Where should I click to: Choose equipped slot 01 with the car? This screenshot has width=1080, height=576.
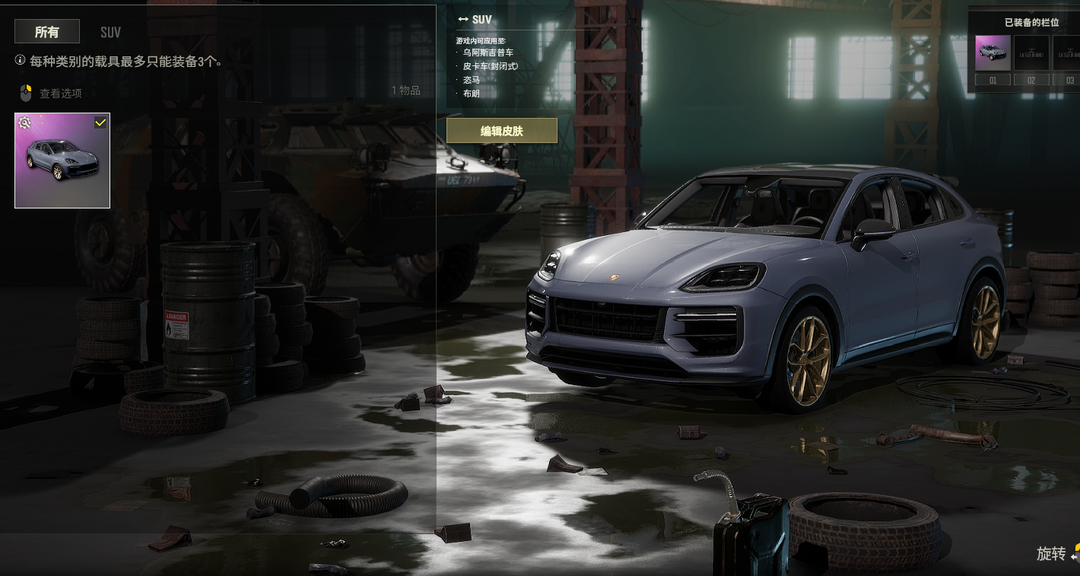tap(992, 53)
